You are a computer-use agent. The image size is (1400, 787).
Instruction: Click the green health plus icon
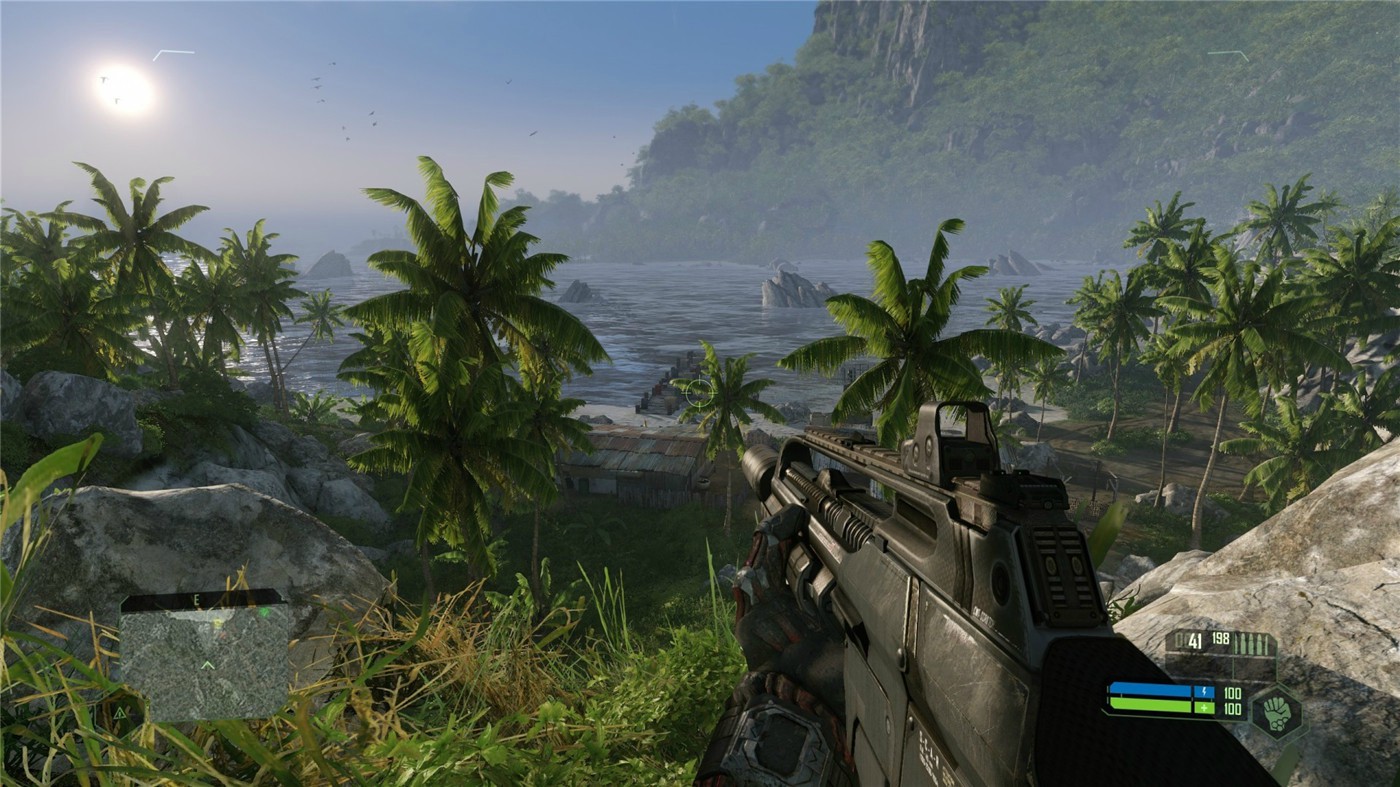point(1204,708)
